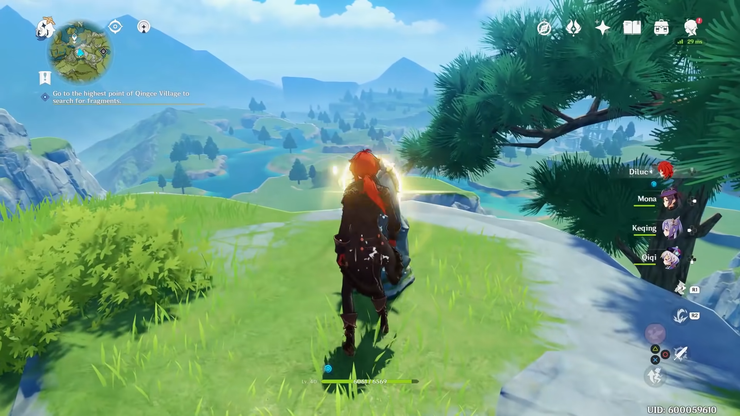The image size is (740, 416).
Task: Open the quest journal exclamation icon
Action: click(x=45, y=77)
